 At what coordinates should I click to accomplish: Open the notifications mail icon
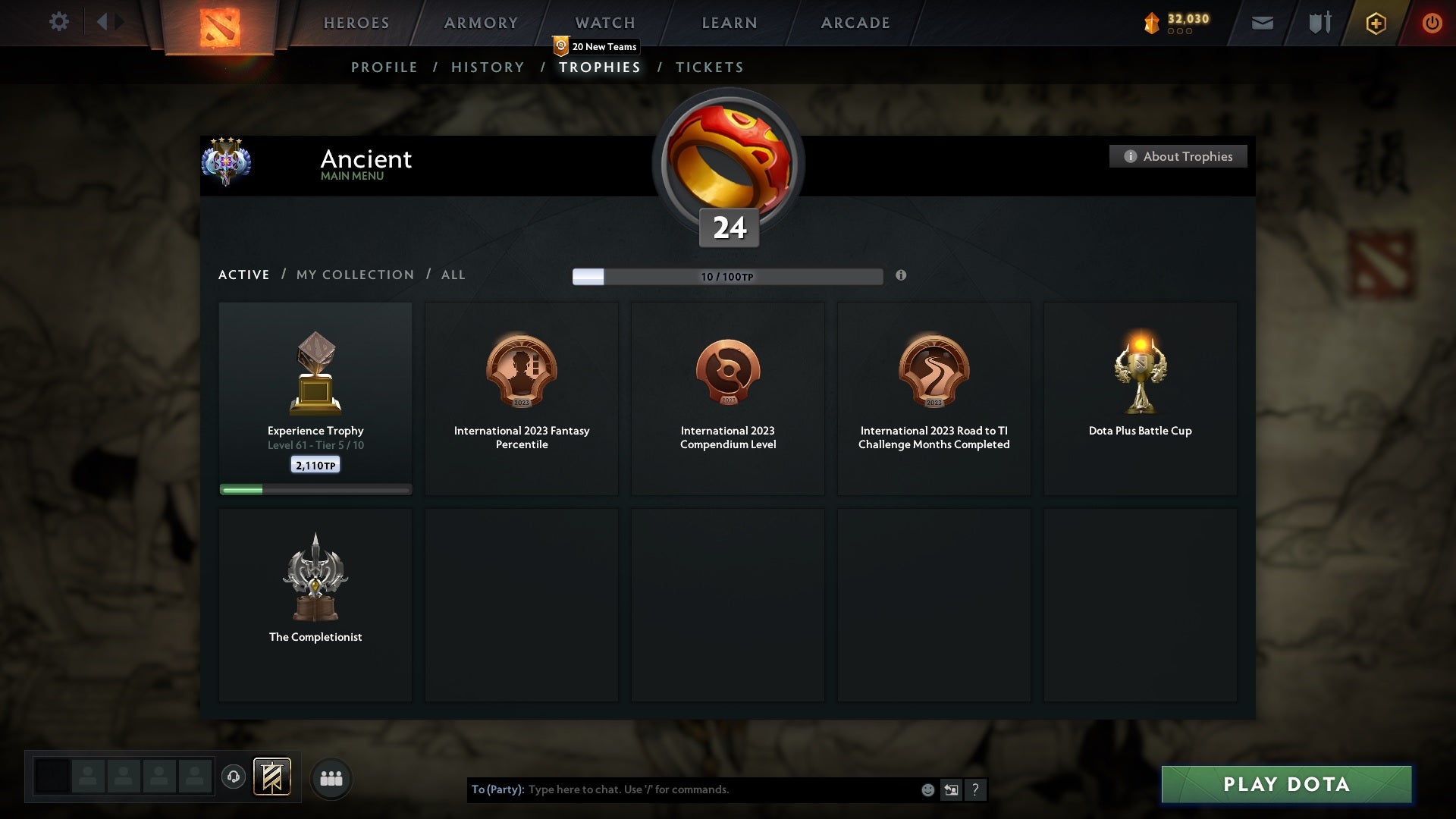(1262, 22)
